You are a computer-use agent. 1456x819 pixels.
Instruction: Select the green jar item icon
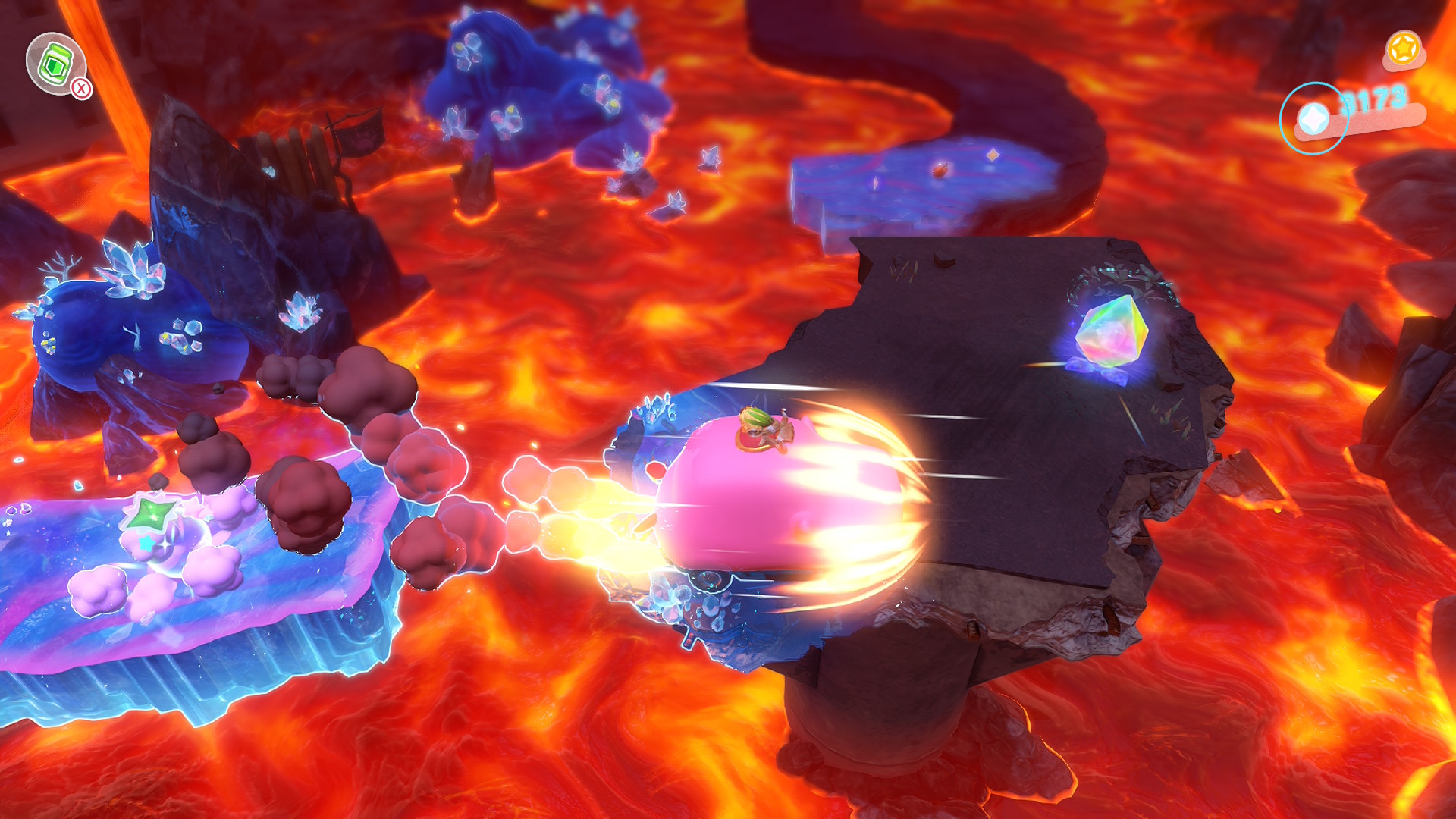(55, 64)
